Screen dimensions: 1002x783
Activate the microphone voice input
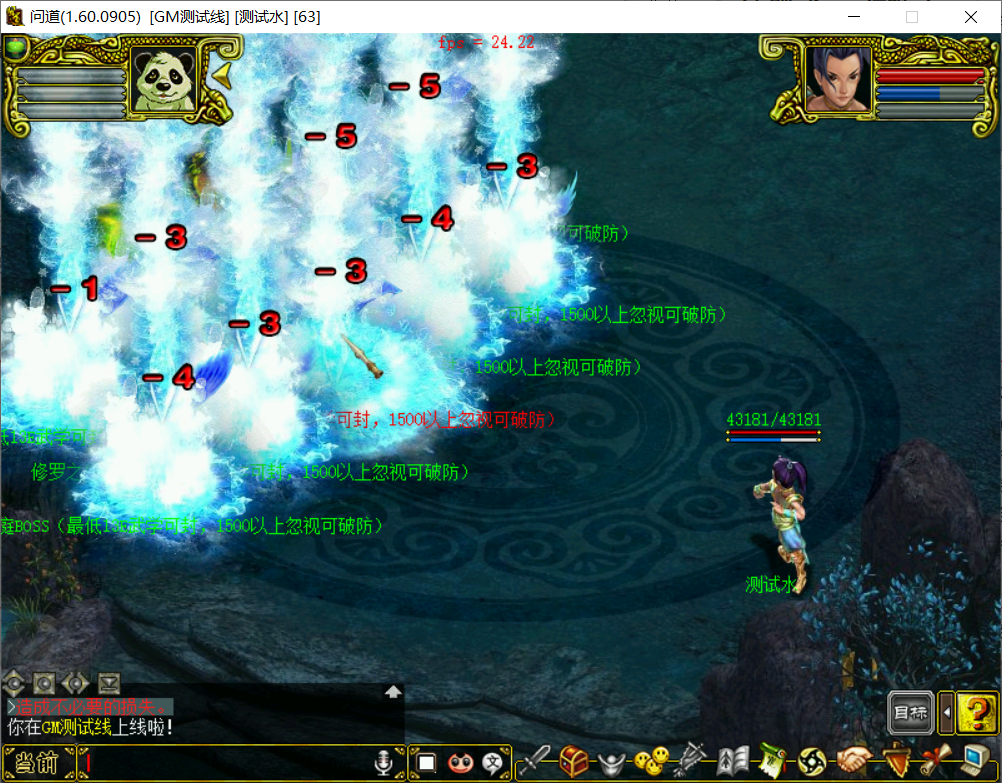[384, 764]
